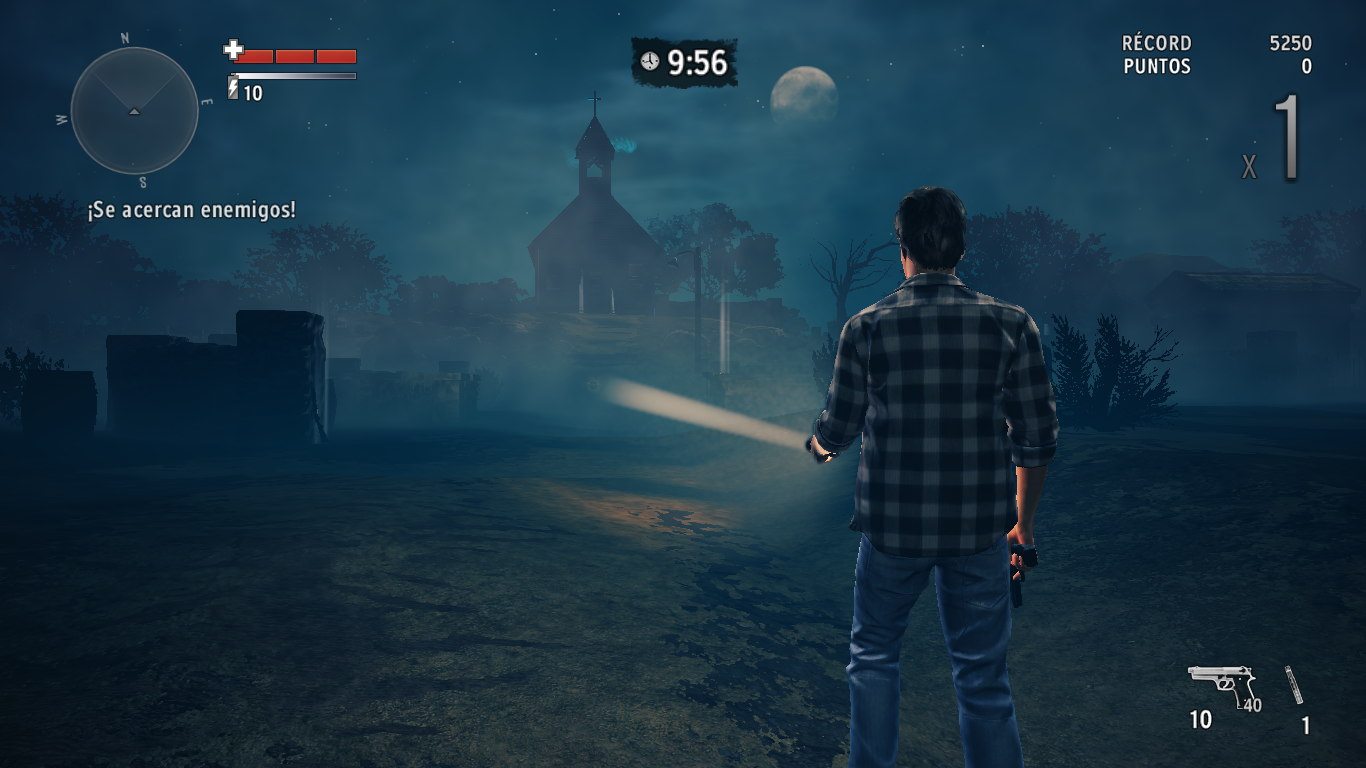Select the flare stick item icon
1366x768 pixels.
tap(1294, 685)
